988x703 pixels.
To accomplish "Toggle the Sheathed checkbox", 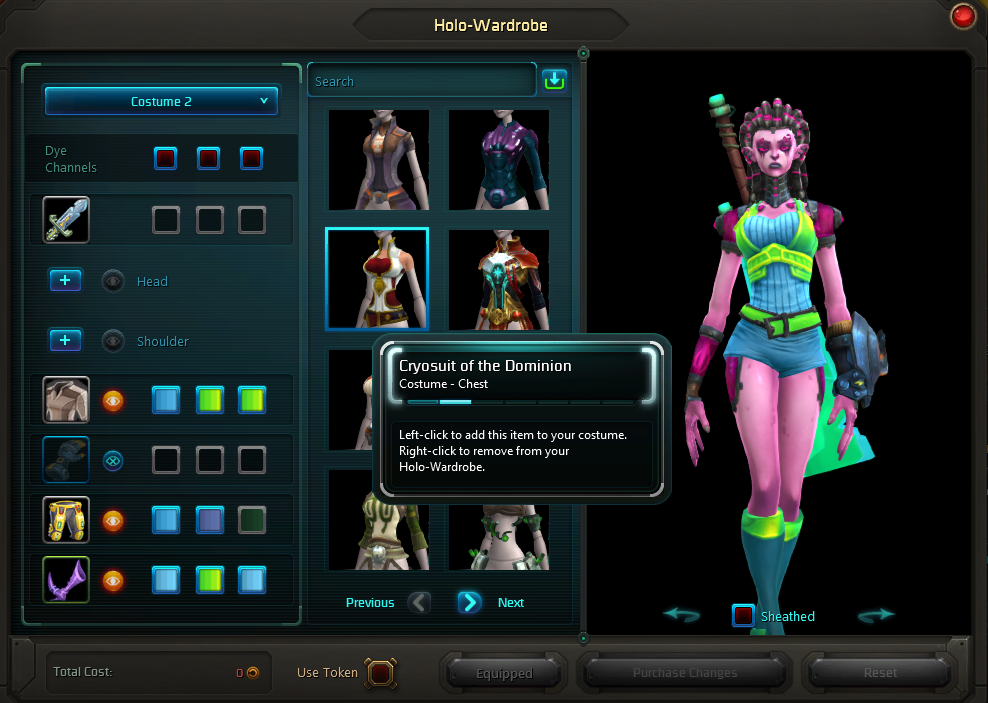I will click(743, 616).
